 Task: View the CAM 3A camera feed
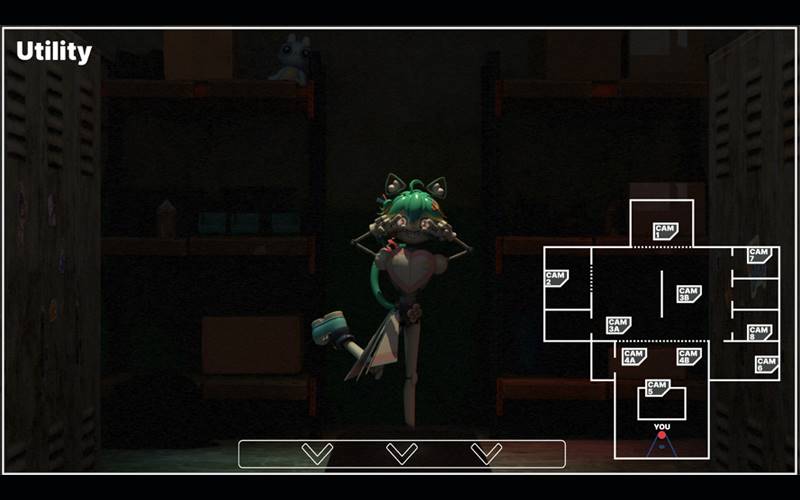coord(618,325)
